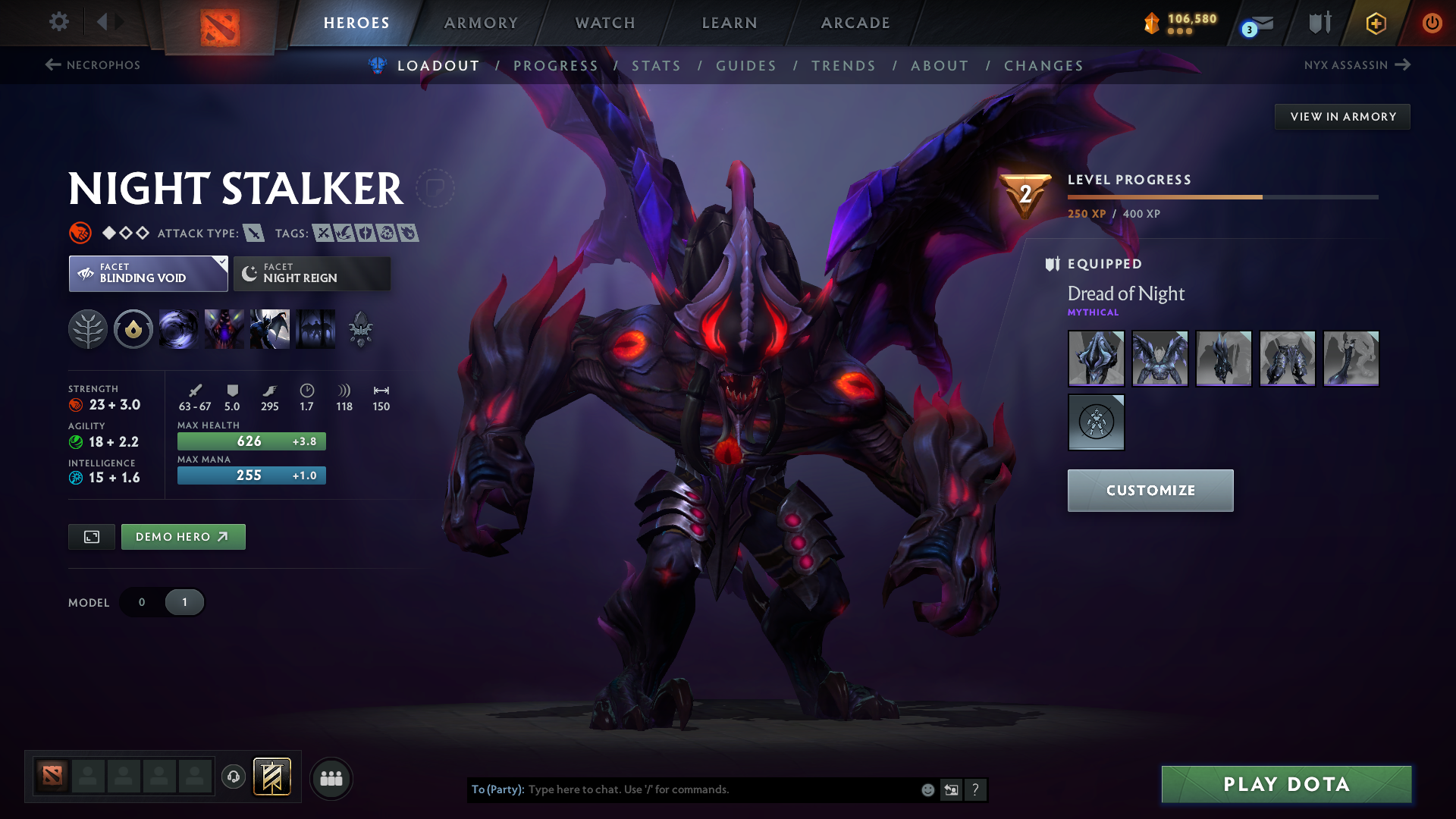Switch model toggle to 0

pos(141,601)
